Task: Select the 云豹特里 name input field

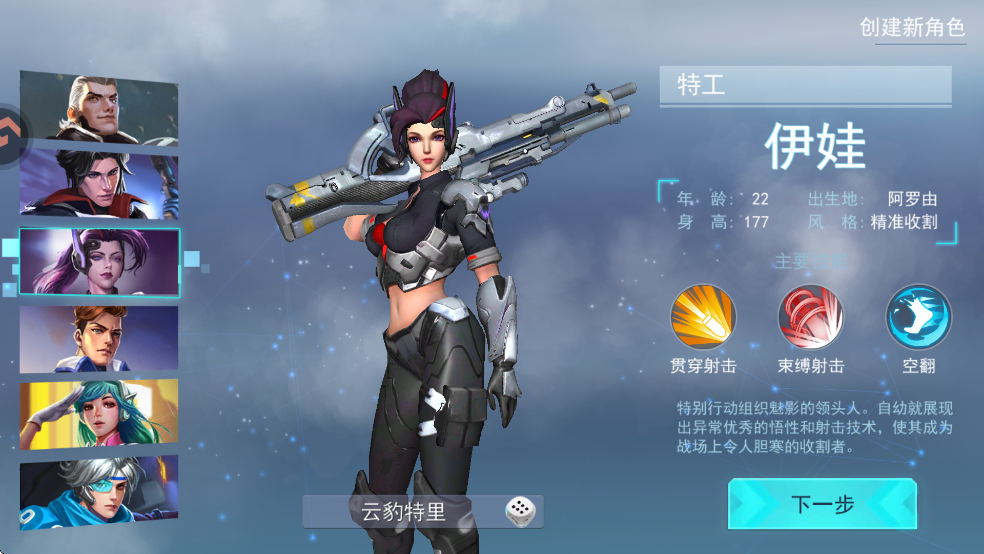Action: [405, 513]
